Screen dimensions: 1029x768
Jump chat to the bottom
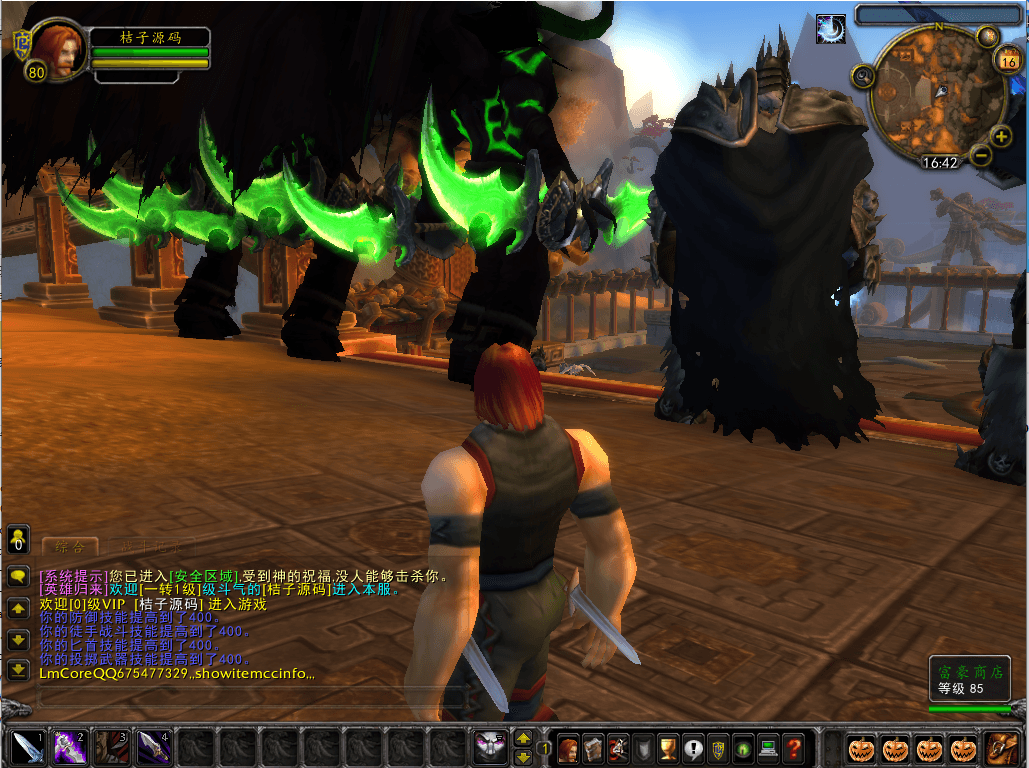tap(18, 670)
